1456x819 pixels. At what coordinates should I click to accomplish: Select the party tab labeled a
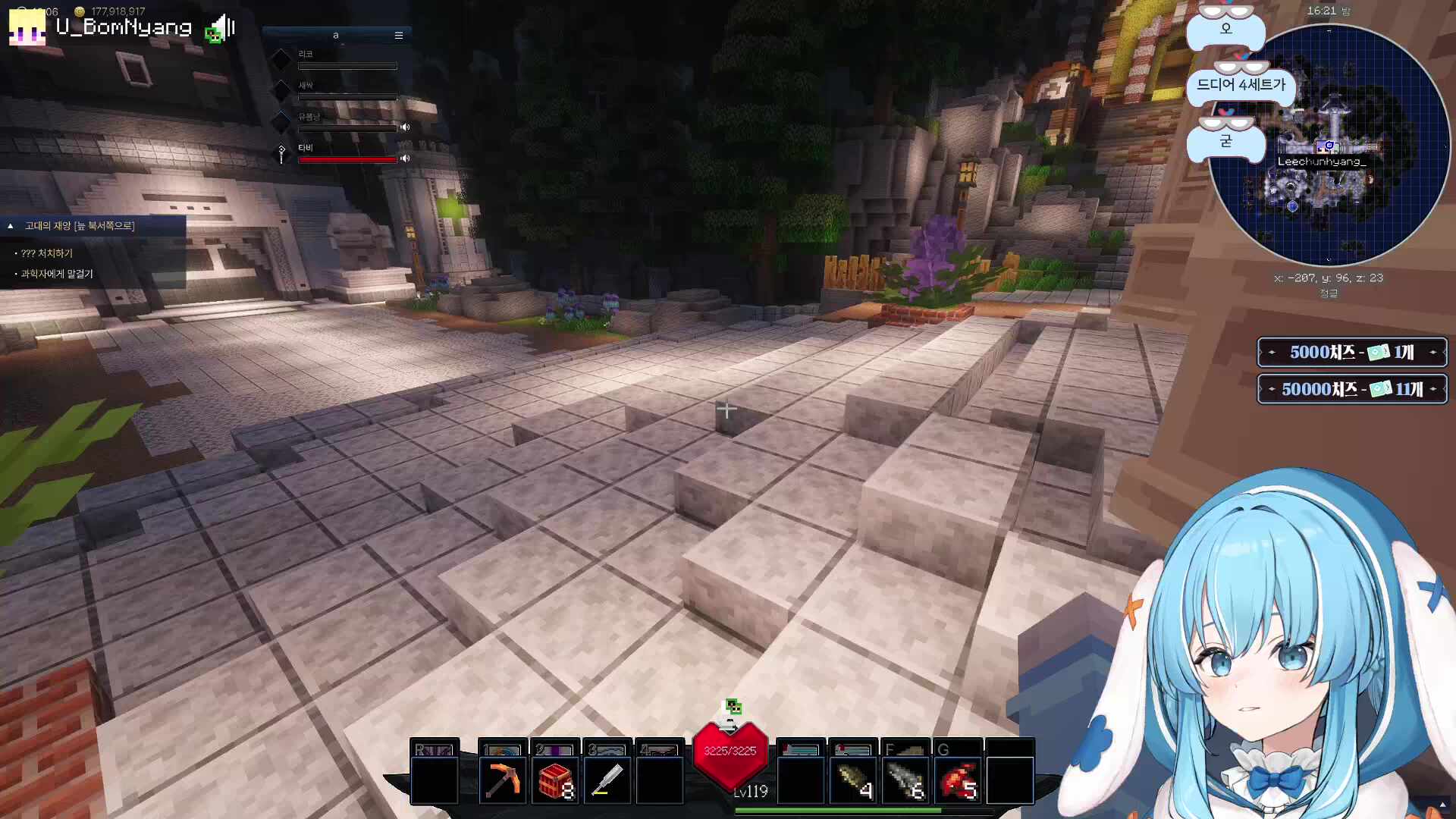[336, 35]
